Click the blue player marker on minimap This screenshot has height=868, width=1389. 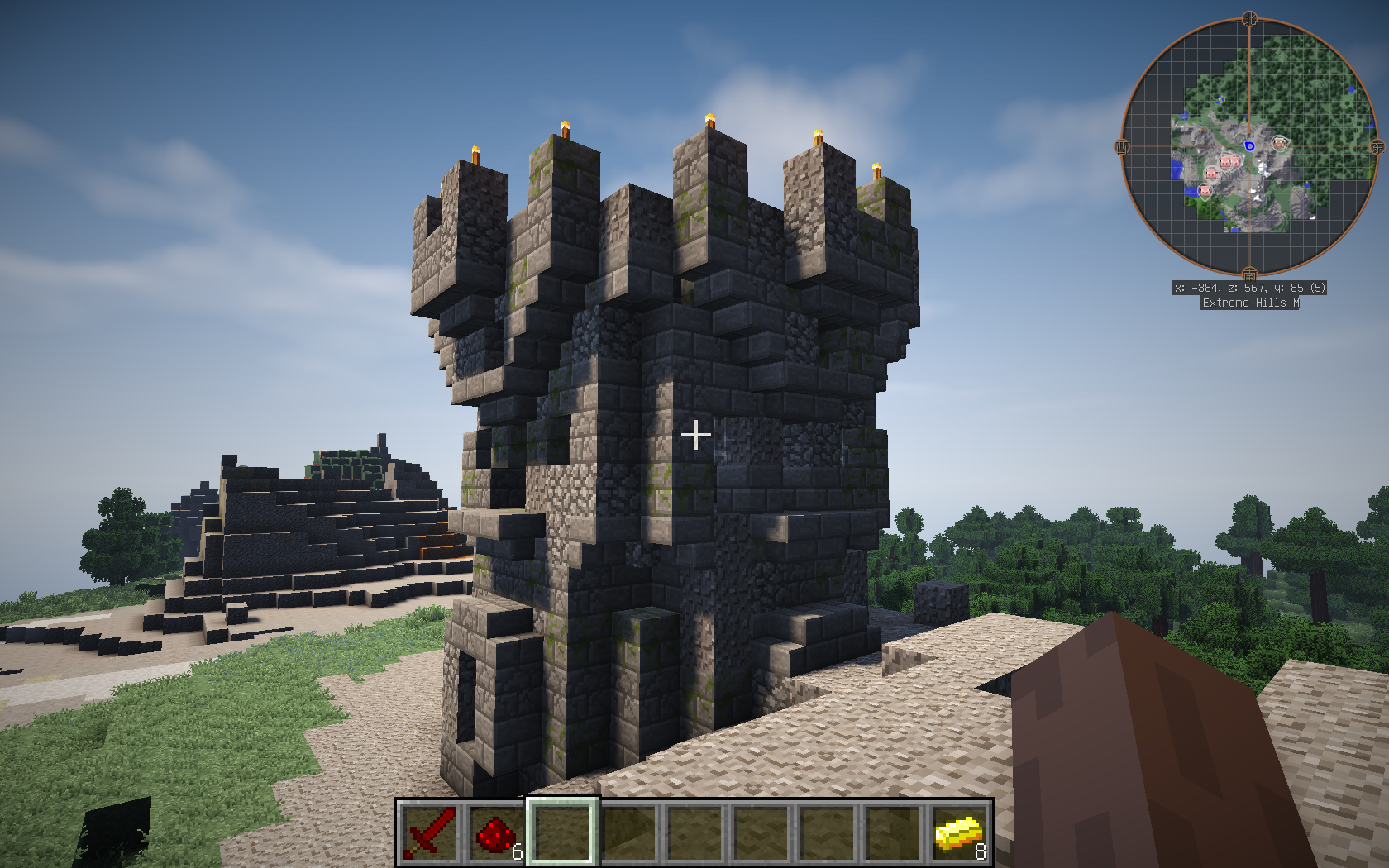1250,146
